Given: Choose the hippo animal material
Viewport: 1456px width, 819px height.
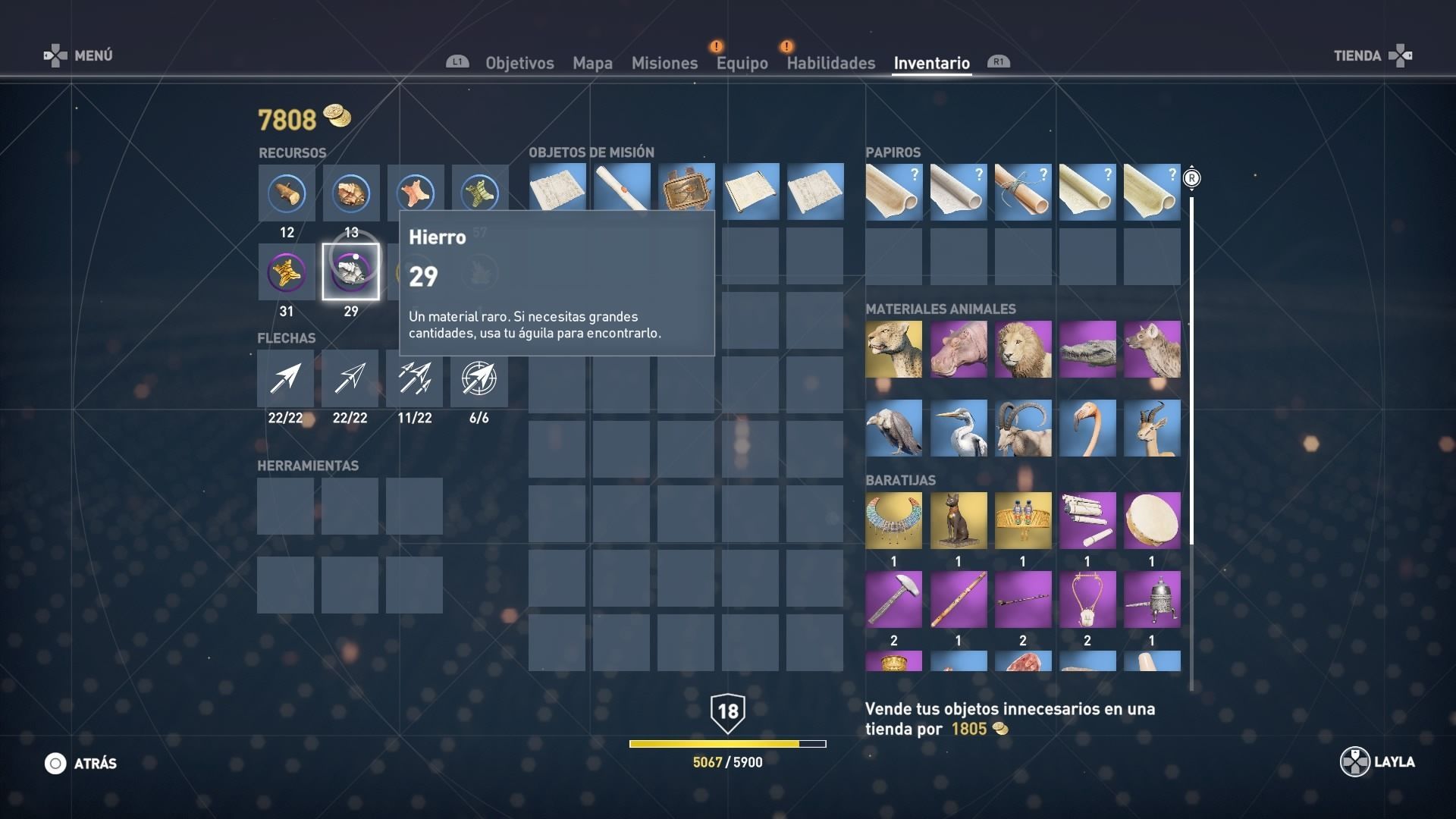Looking at the screenshot, I should pos(958,349).
